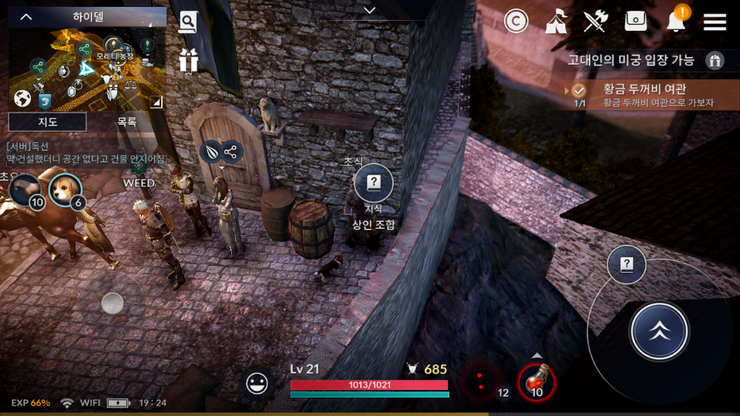Use the red health potion slot
This screenshot has width=740, height=416.
tap(537, 381)
